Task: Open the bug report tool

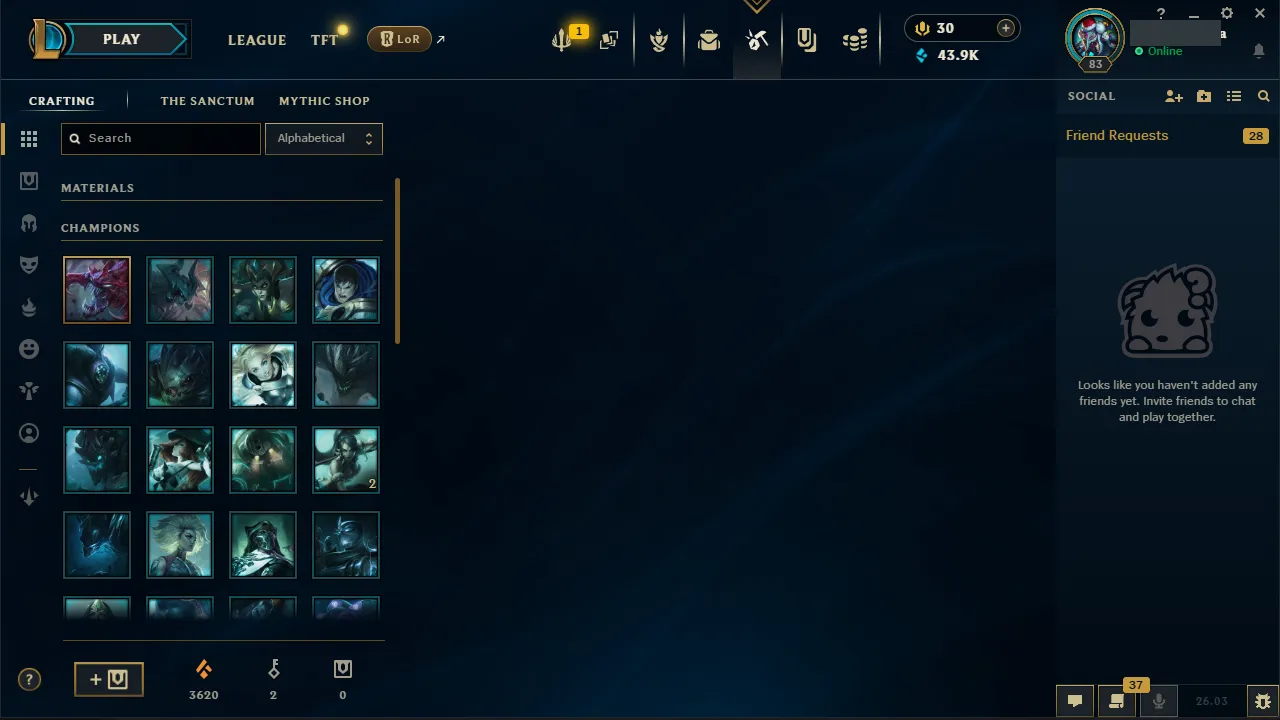Action: (x=1262, y=701)
